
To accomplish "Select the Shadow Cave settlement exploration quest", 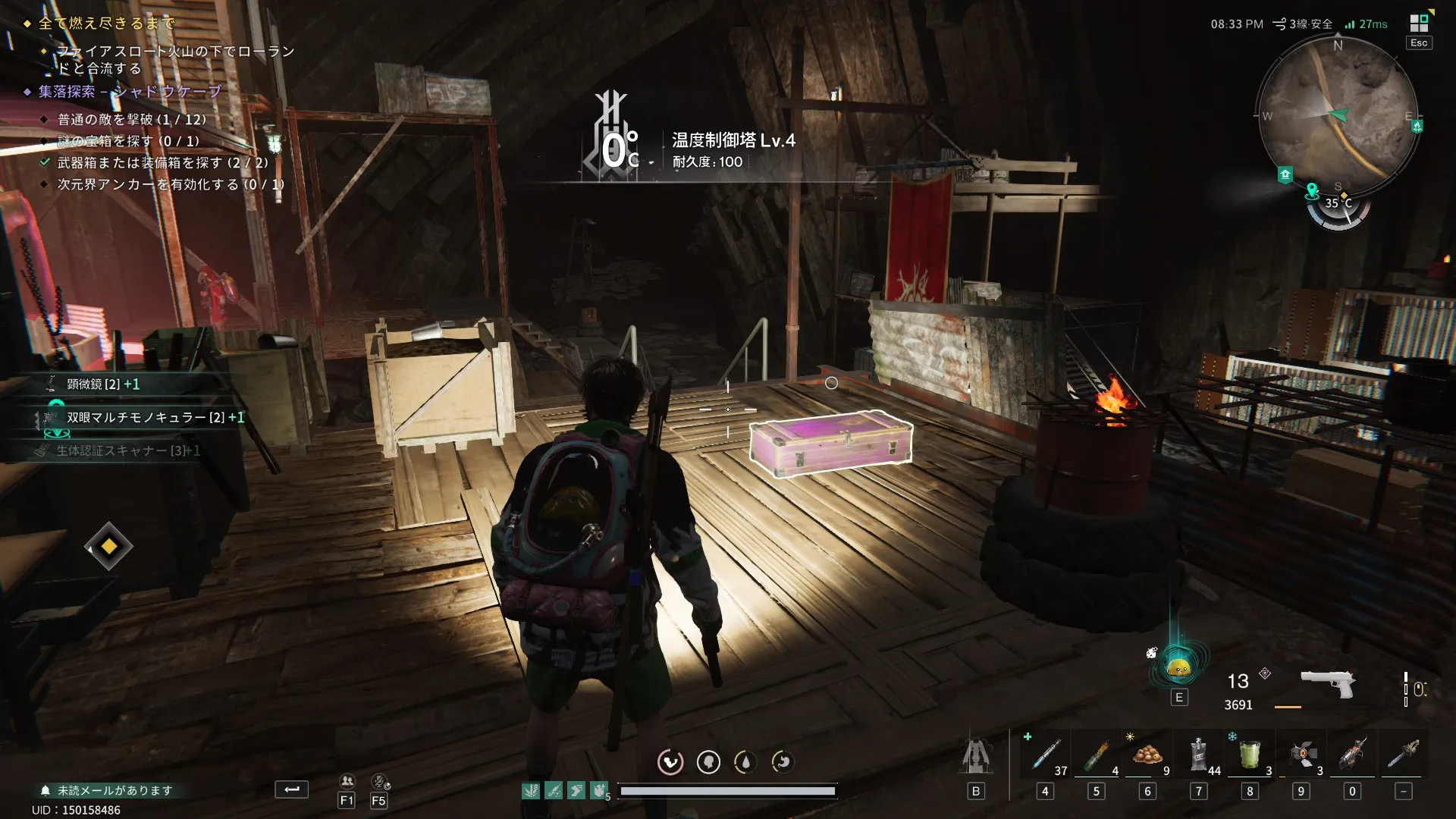I will pos(130,92).
